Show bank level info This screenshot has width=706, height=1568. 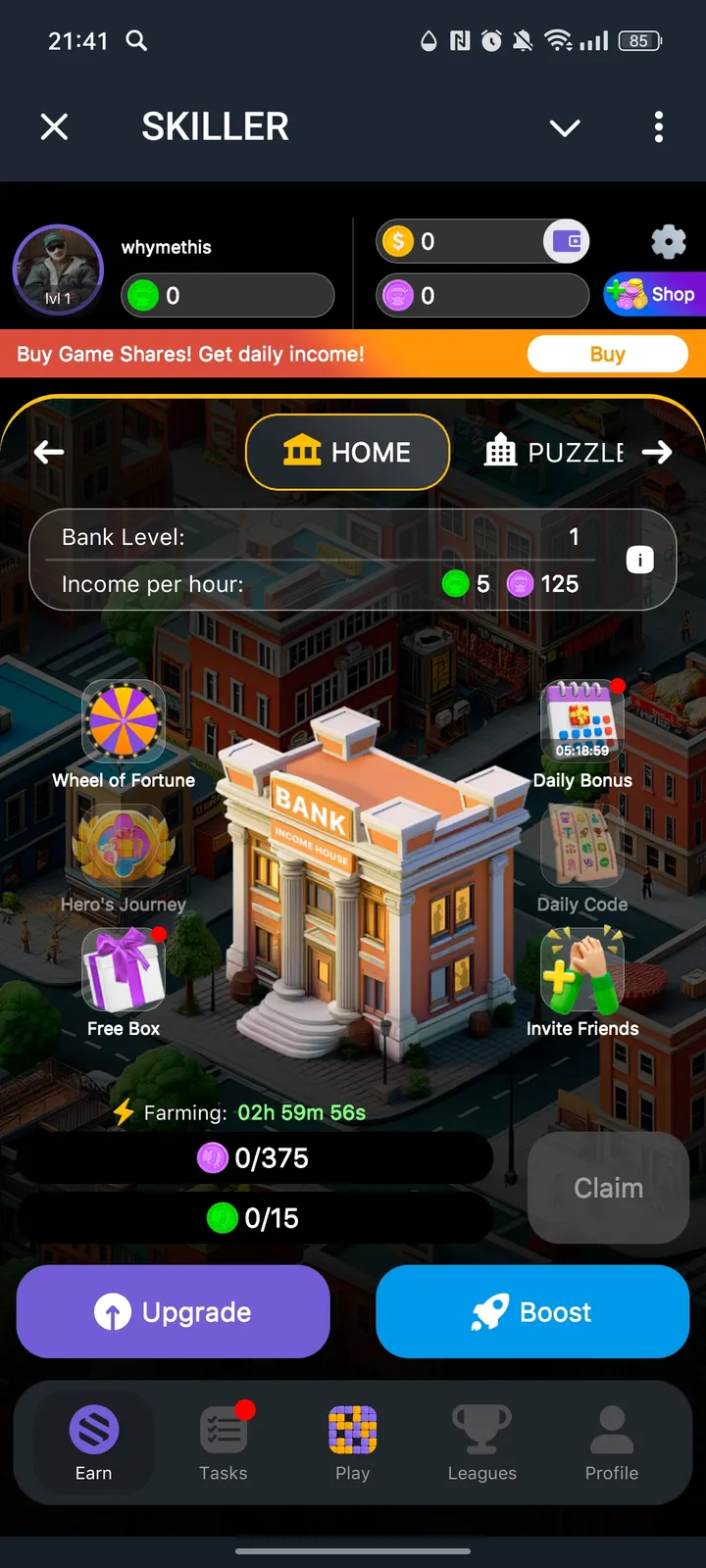click(639, 560)
